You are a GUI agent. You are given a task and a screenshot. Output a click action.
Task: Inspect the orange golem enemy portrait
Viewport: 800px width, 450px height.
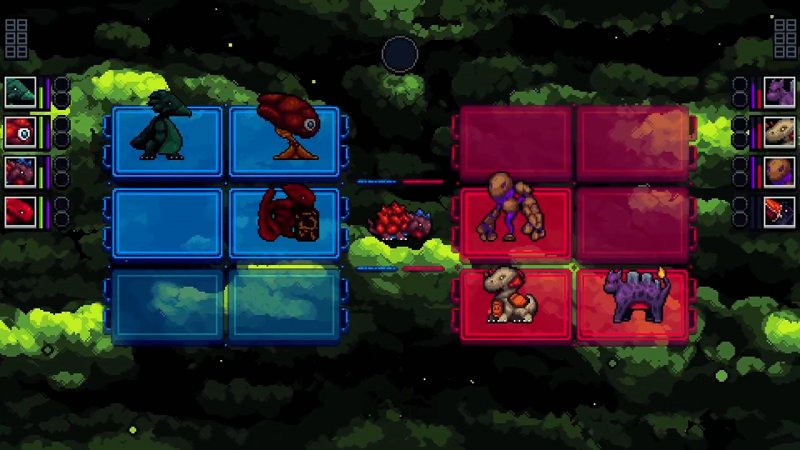[779, 171]
